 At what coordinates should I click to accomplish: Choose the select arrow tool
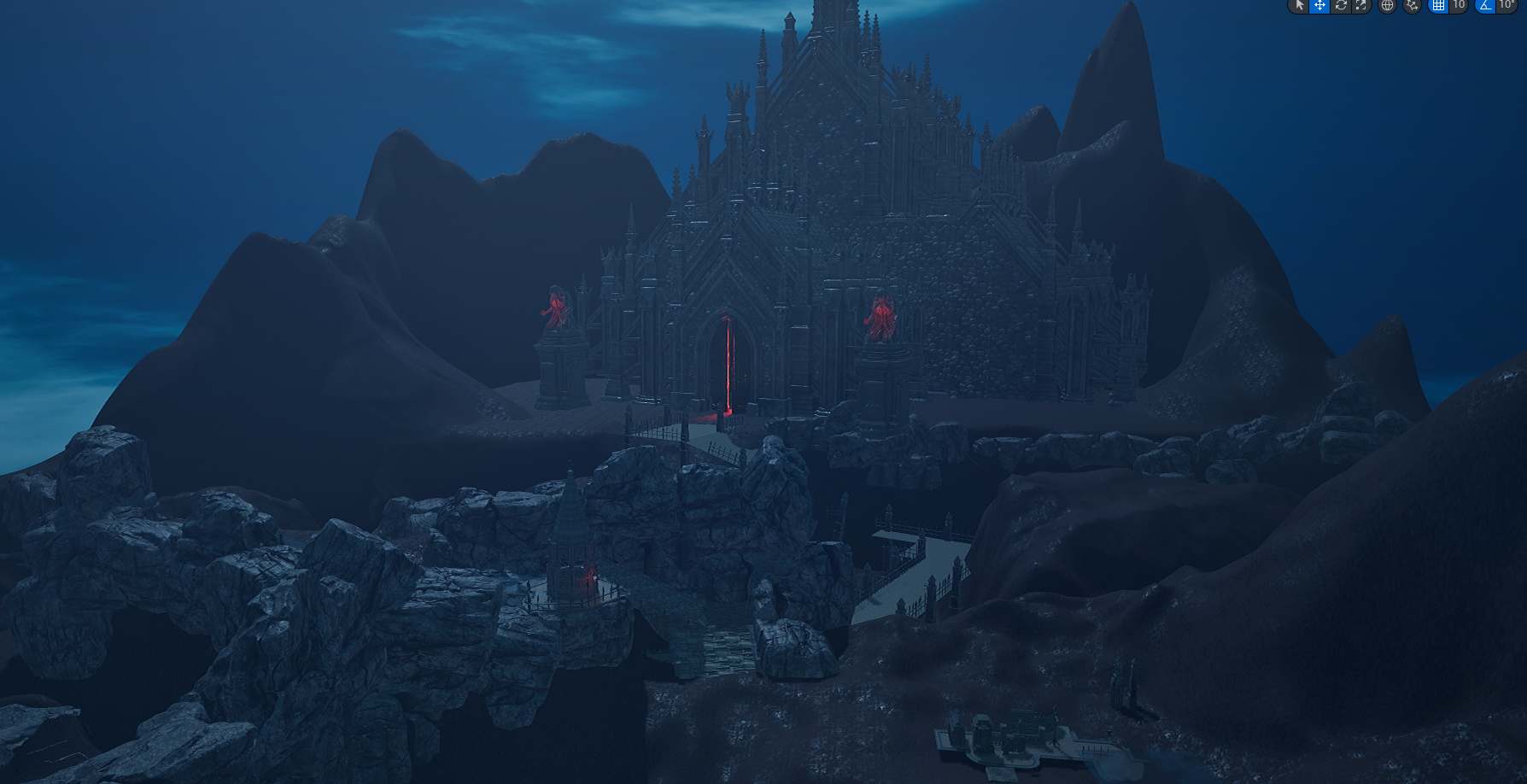tap(1299, 5)
